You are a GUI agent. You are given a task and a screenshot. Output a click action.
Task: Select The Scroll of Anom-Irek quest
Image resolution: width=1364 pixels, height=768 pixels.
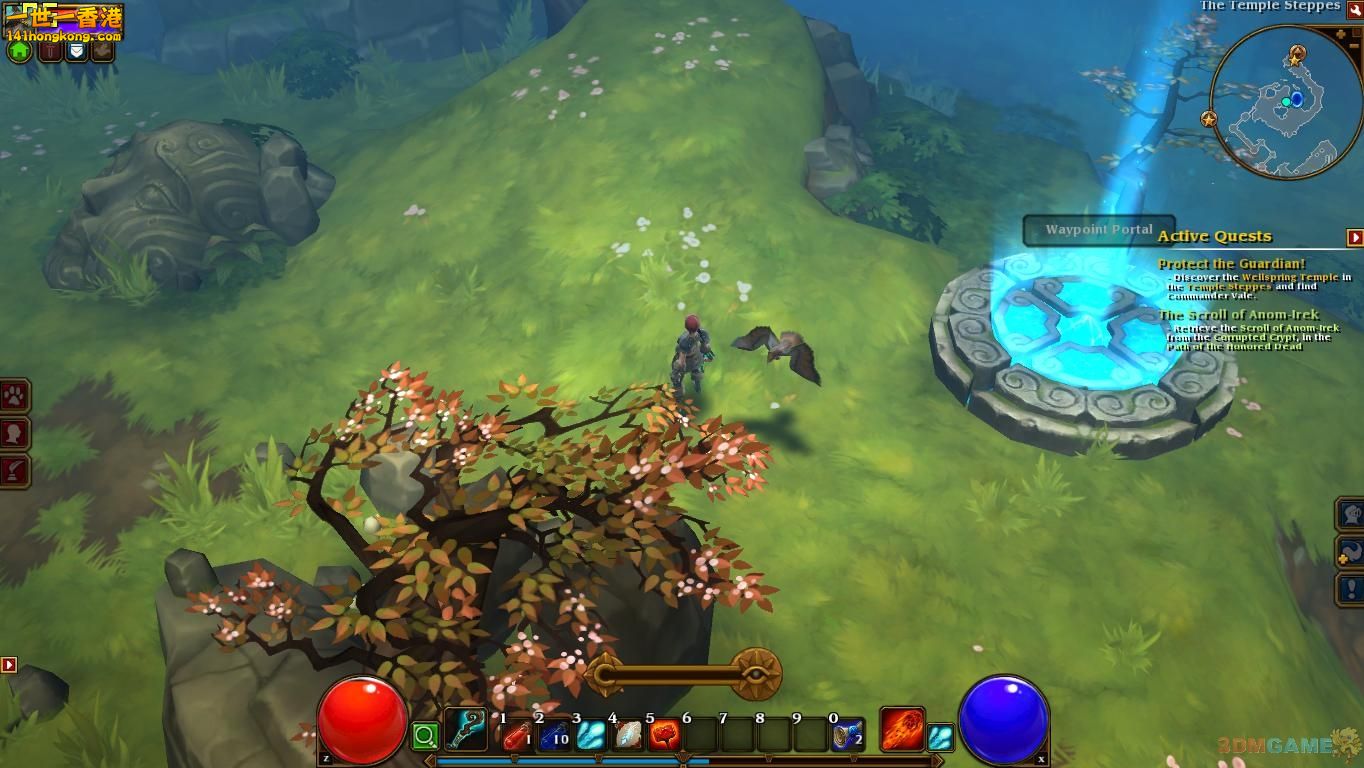pos(1238,315)
